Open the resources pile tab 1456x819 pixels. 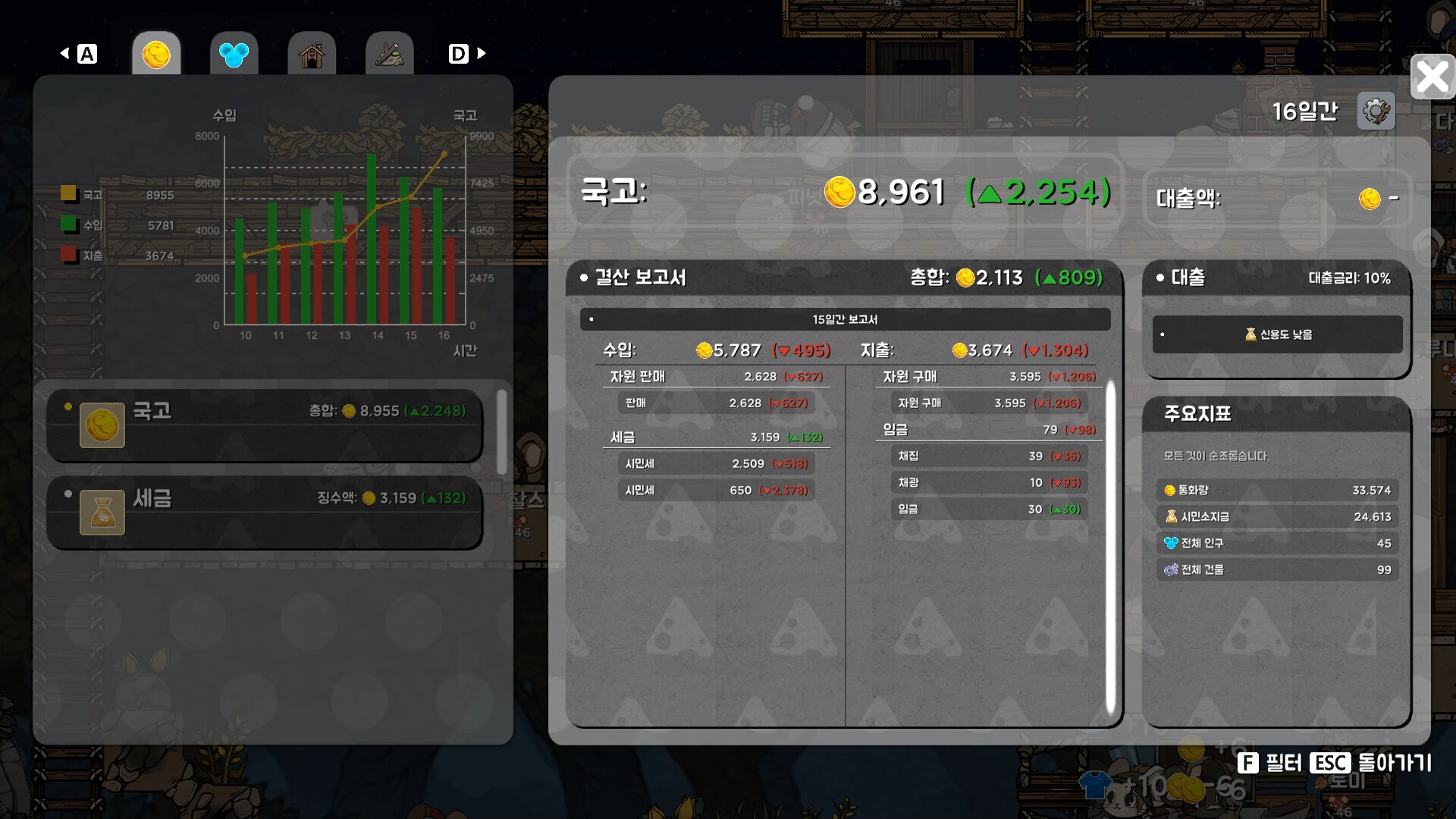pyautogui.click(x=389, y=54)
